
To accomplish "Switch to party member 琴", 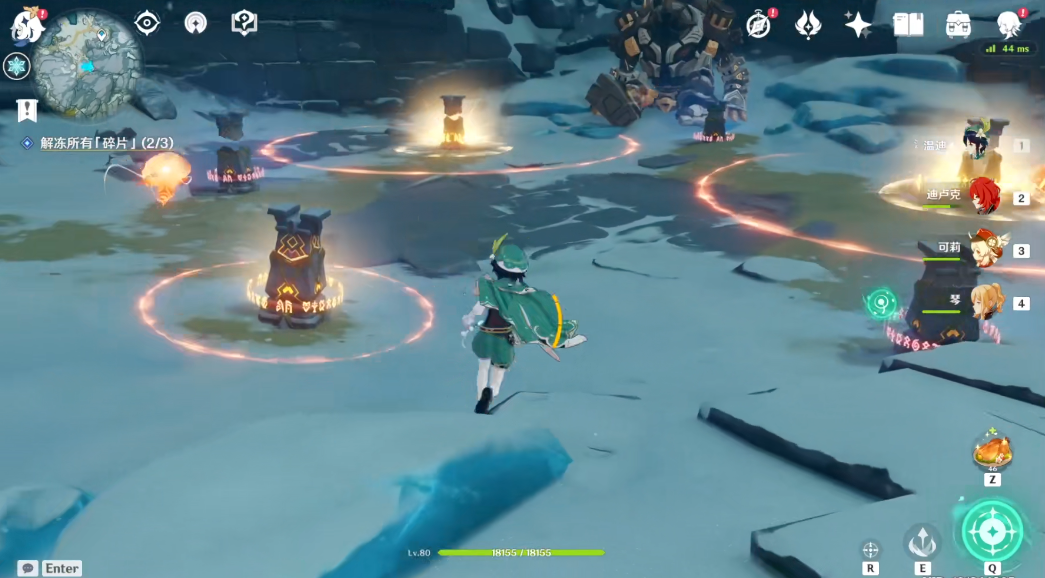I will 985,302.
